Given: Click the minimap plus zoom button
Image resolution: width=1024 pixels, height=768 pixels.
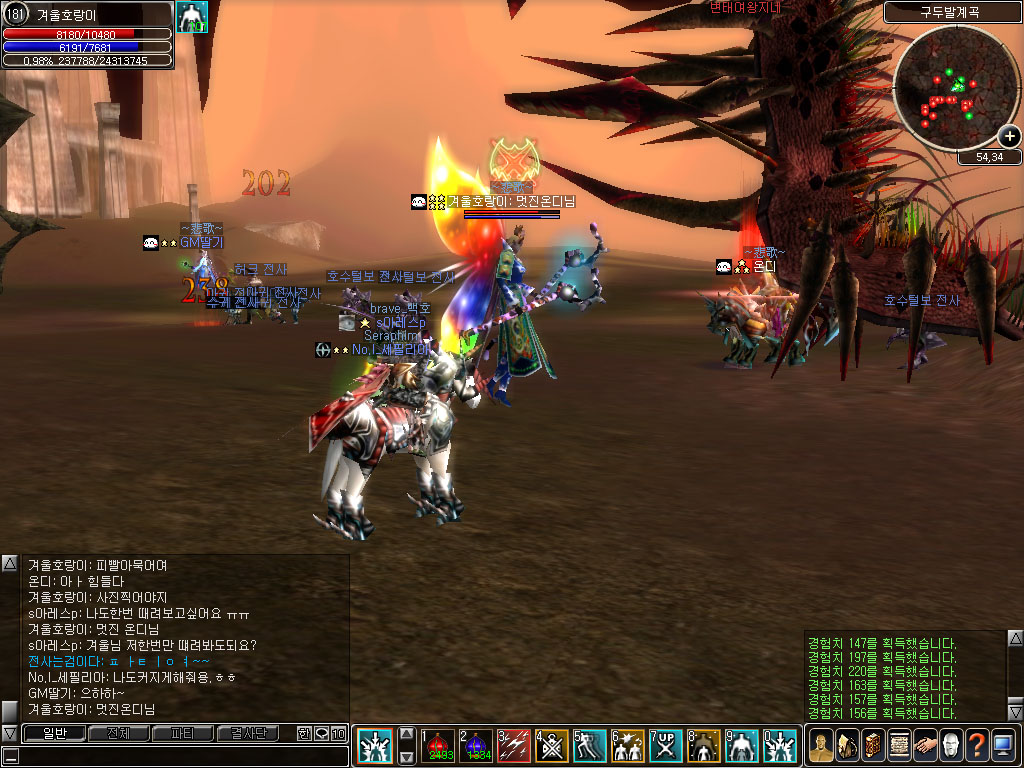Looking at the screenshot, I should [x=1009, y=137].
